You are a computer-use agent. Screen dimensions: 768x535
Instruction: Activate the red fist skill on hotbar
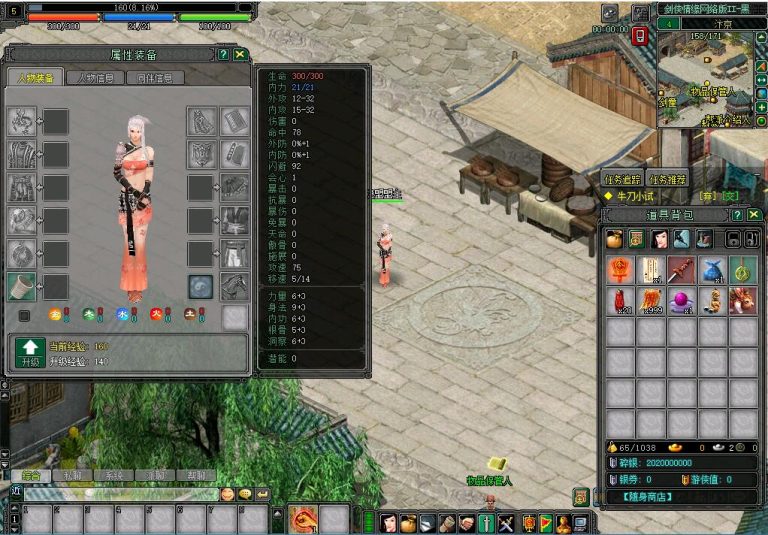click(304, 520)
